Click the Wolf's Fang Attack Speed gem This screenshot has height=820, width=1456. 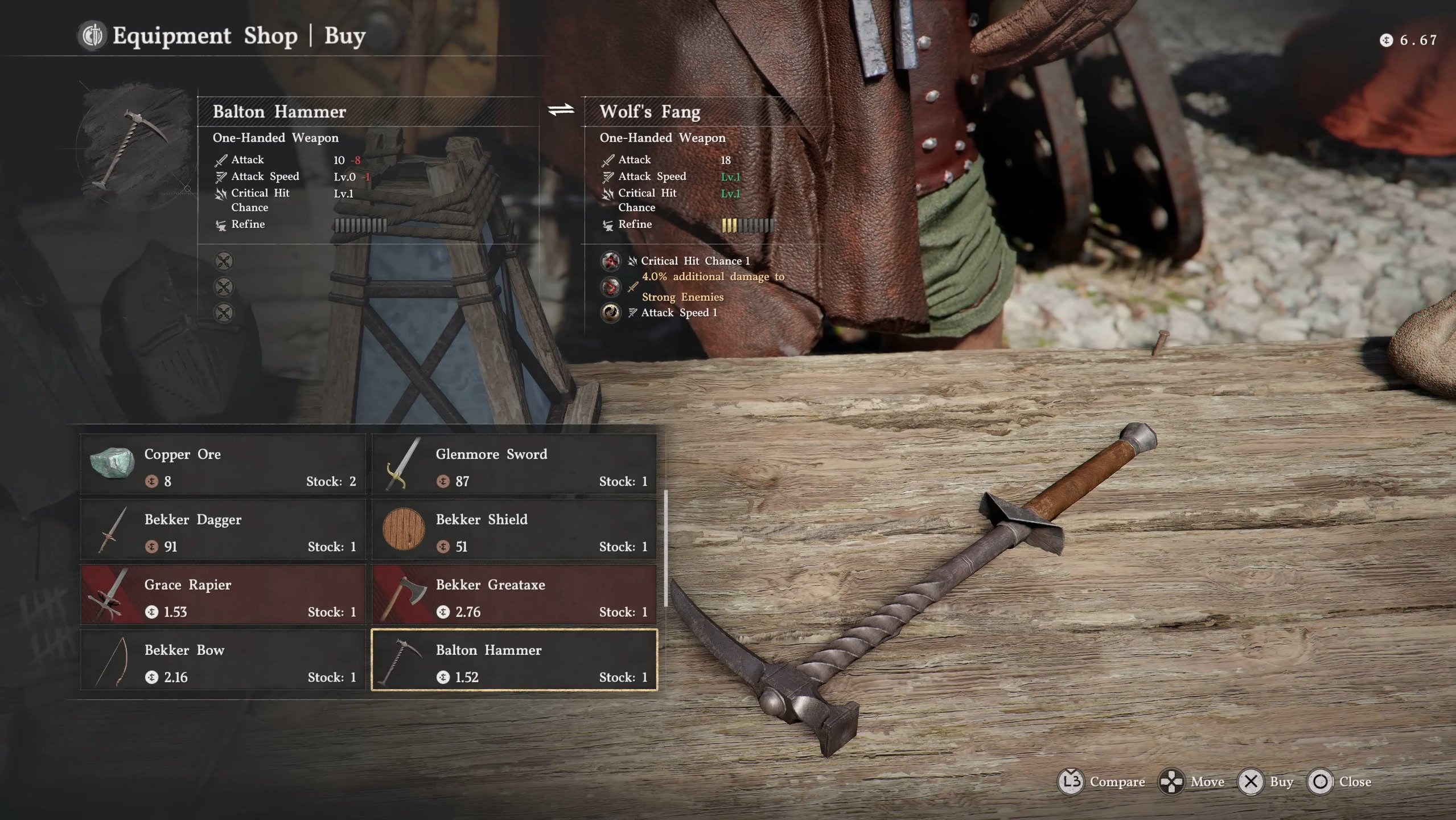(x=611, y=313)
